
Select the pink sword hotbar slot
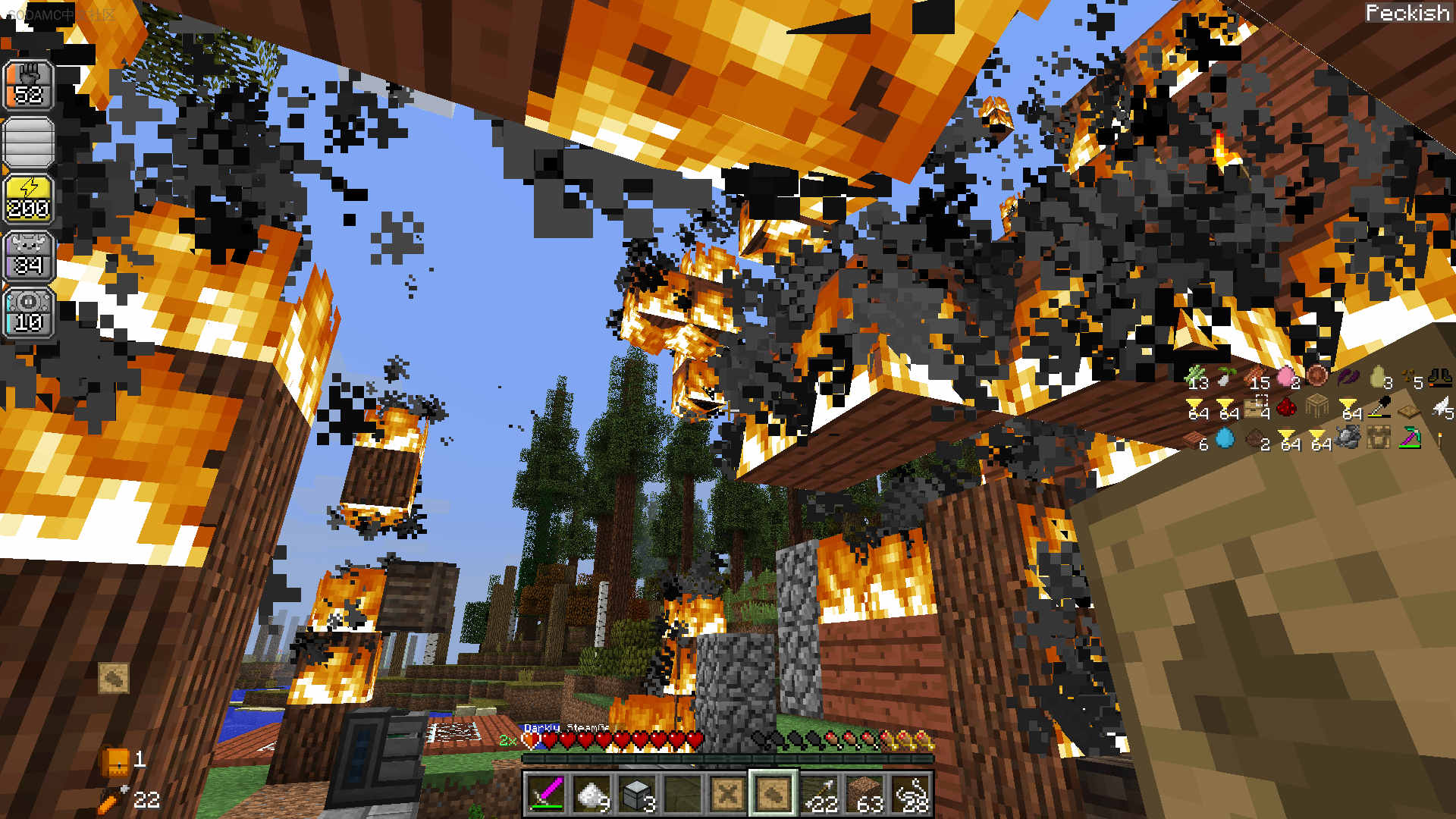(546, 793)
